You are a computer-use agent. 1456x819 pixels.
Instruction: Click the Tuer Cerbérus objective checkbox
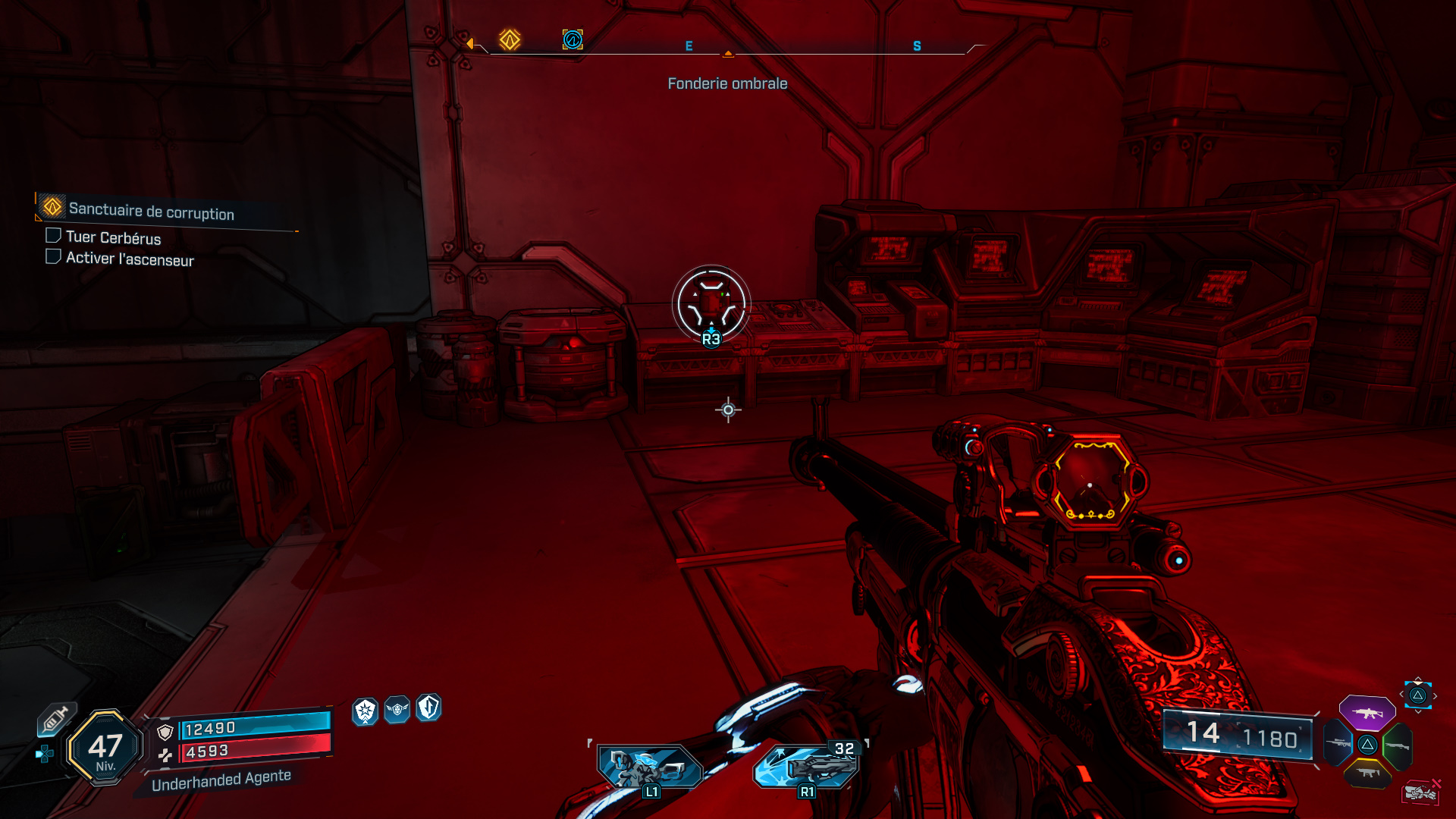point(53,236)
